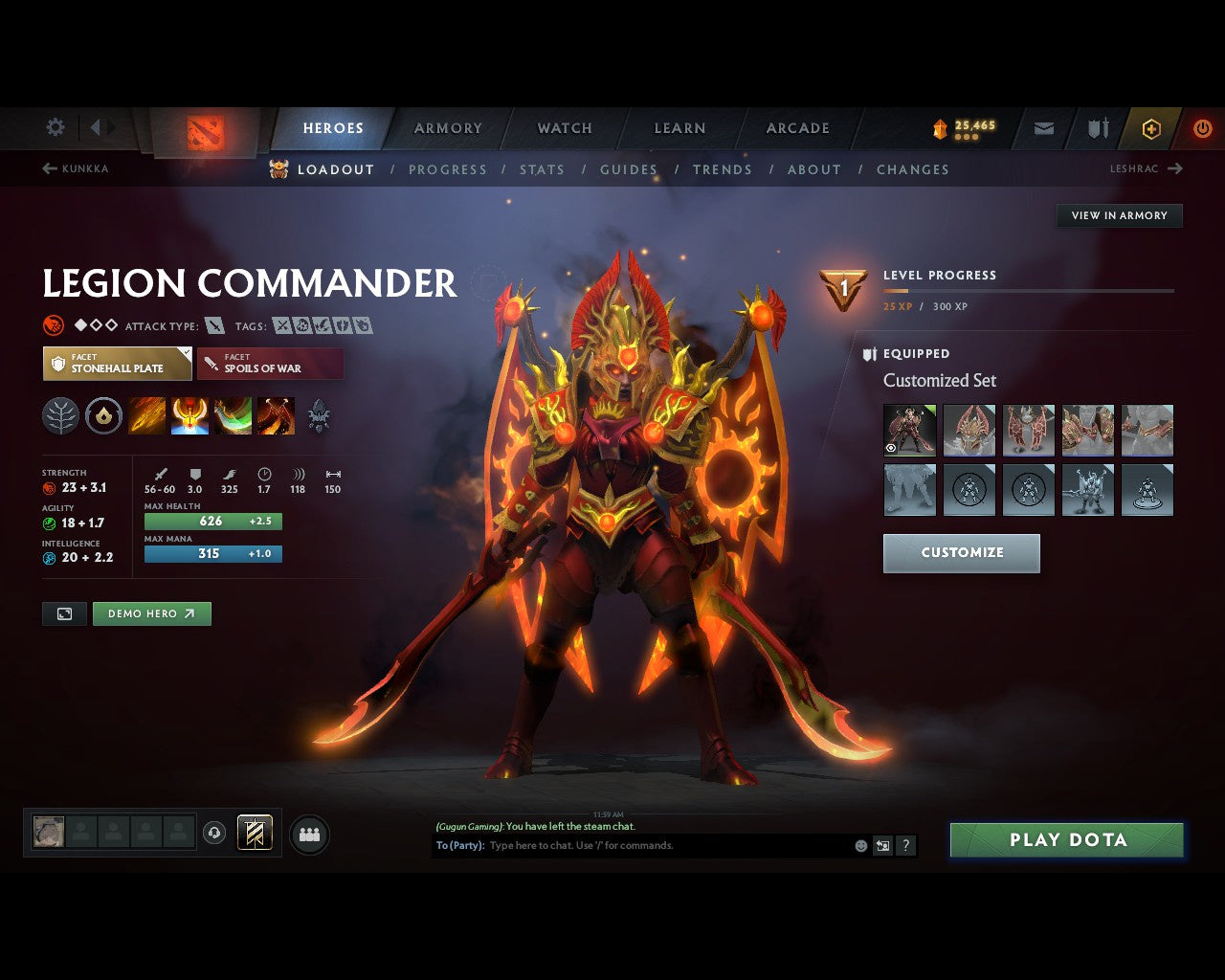The height and width of the screenshot is (980, 1225).
Task: Click the mail notifications icon
Action: (x=1042, y=127)
